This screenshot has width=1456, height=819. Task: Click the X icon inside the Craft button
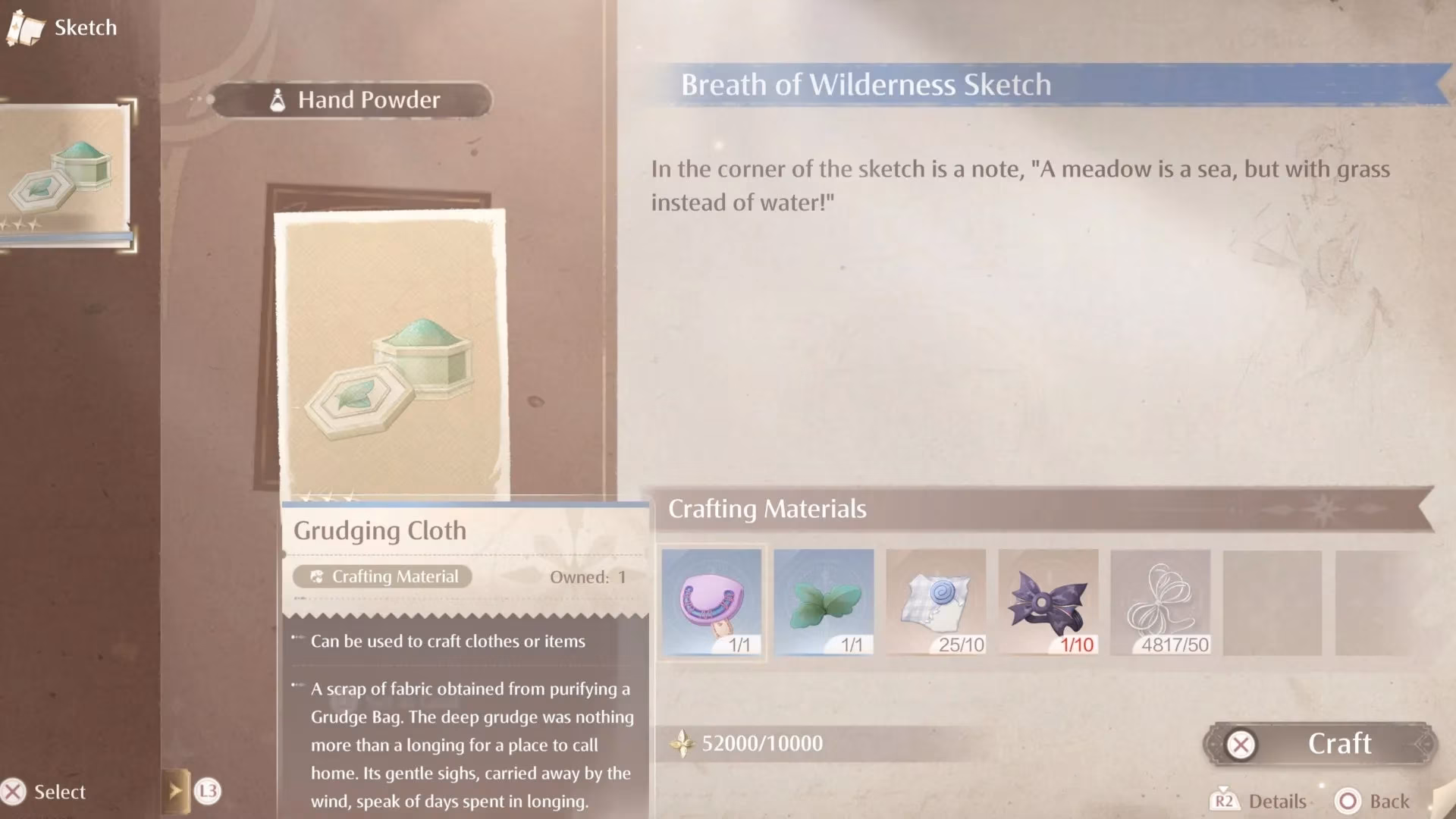[x=1241, y=744]
